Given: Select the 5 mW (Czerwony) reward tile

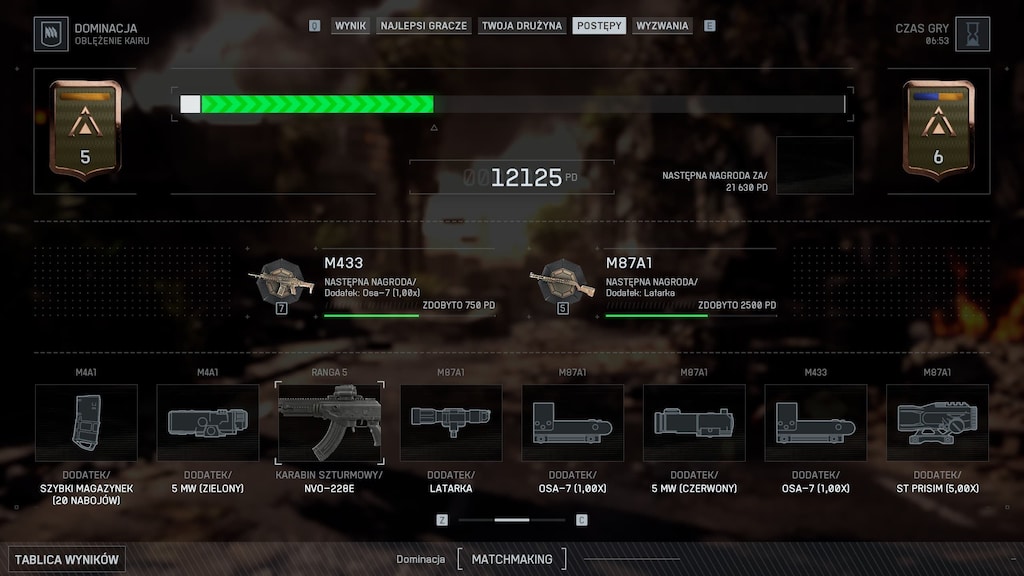Looking at the screenshot, I should point(694,423).
